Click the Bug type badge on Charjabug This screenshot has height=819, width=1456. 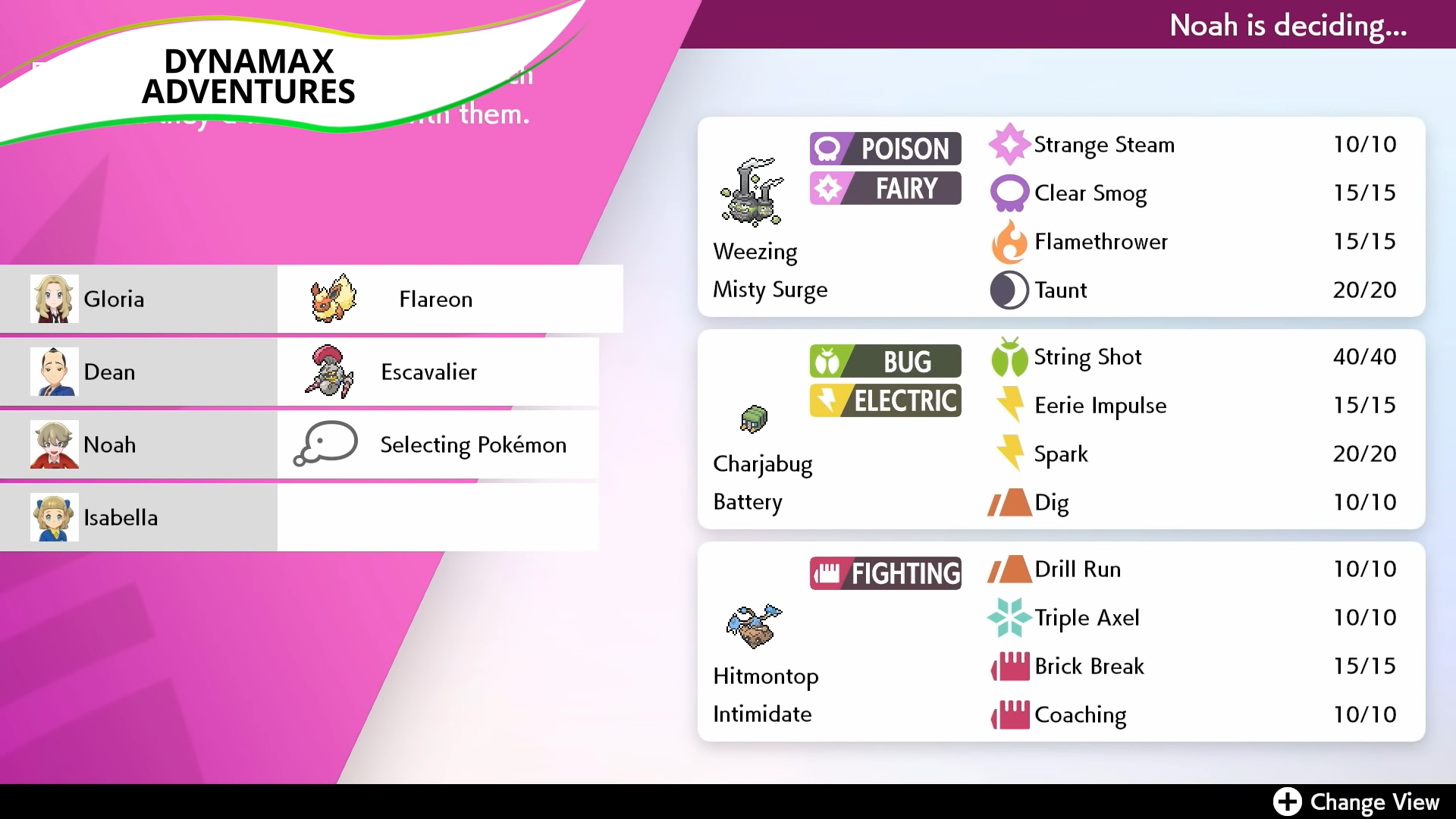(x=884, y=361)
